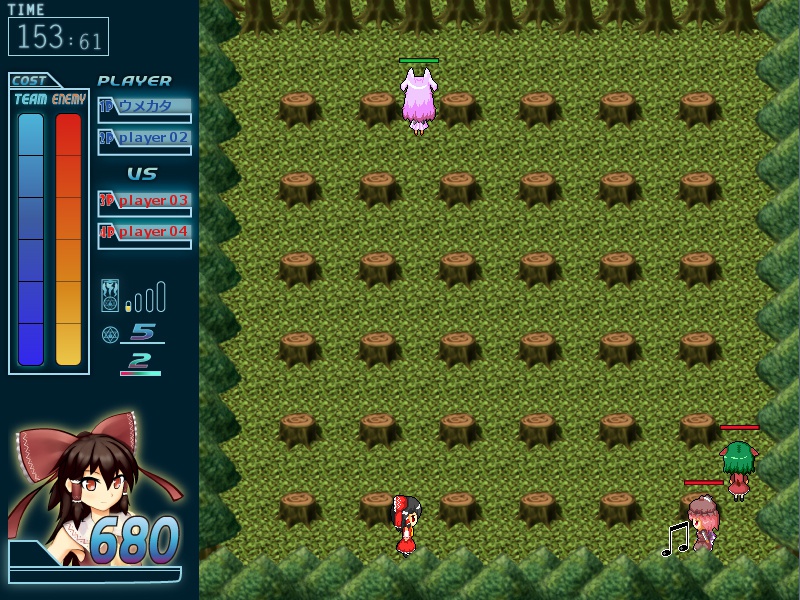Select the 1P ウメカタ player row
Viewport: 800px width, 600px height.
point(144,106)
